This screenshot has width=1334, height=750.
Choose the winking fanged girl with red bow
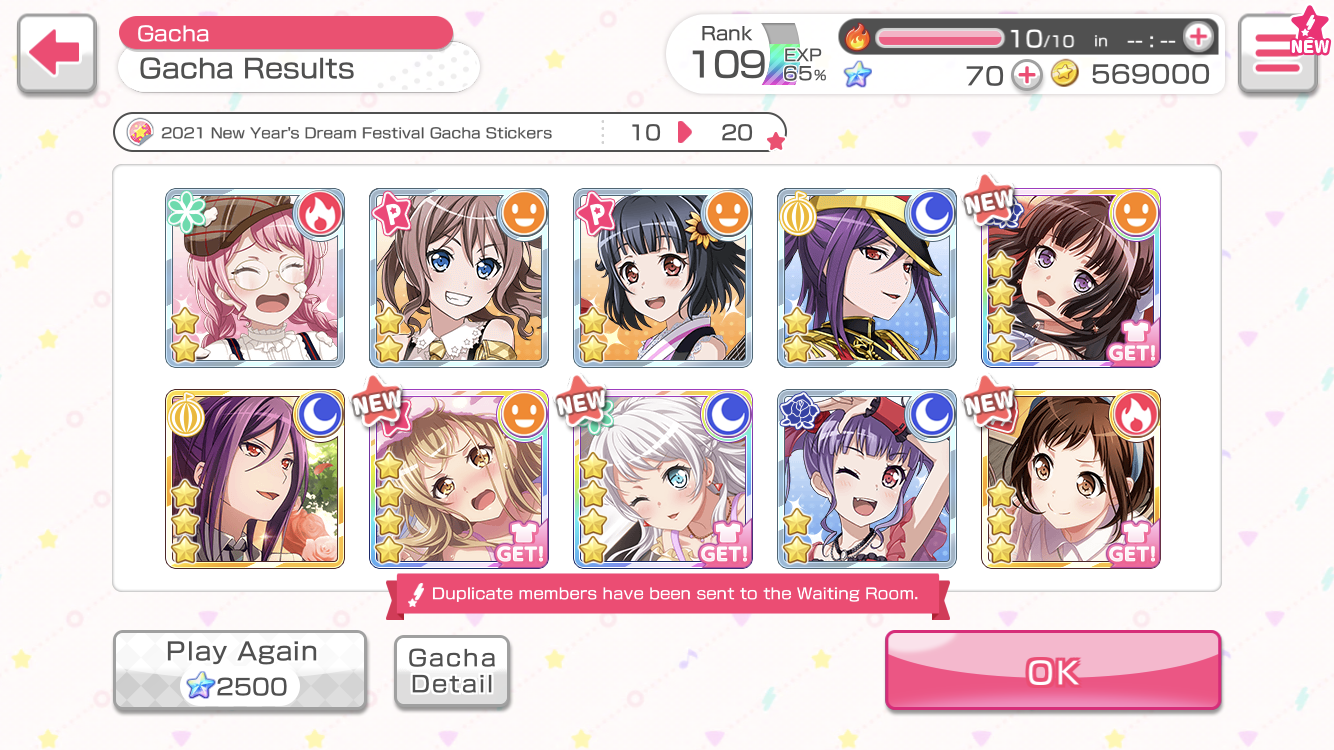[x=867, y=479]
